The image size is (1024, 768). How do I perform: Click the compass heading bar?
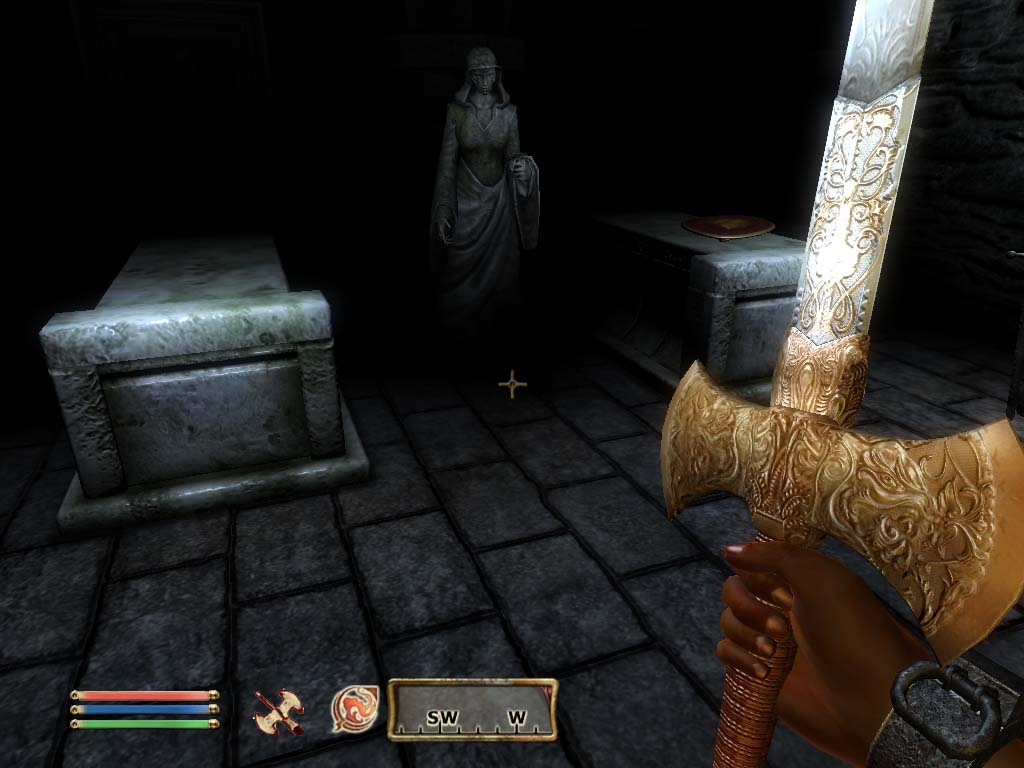[x=472, y=711]
